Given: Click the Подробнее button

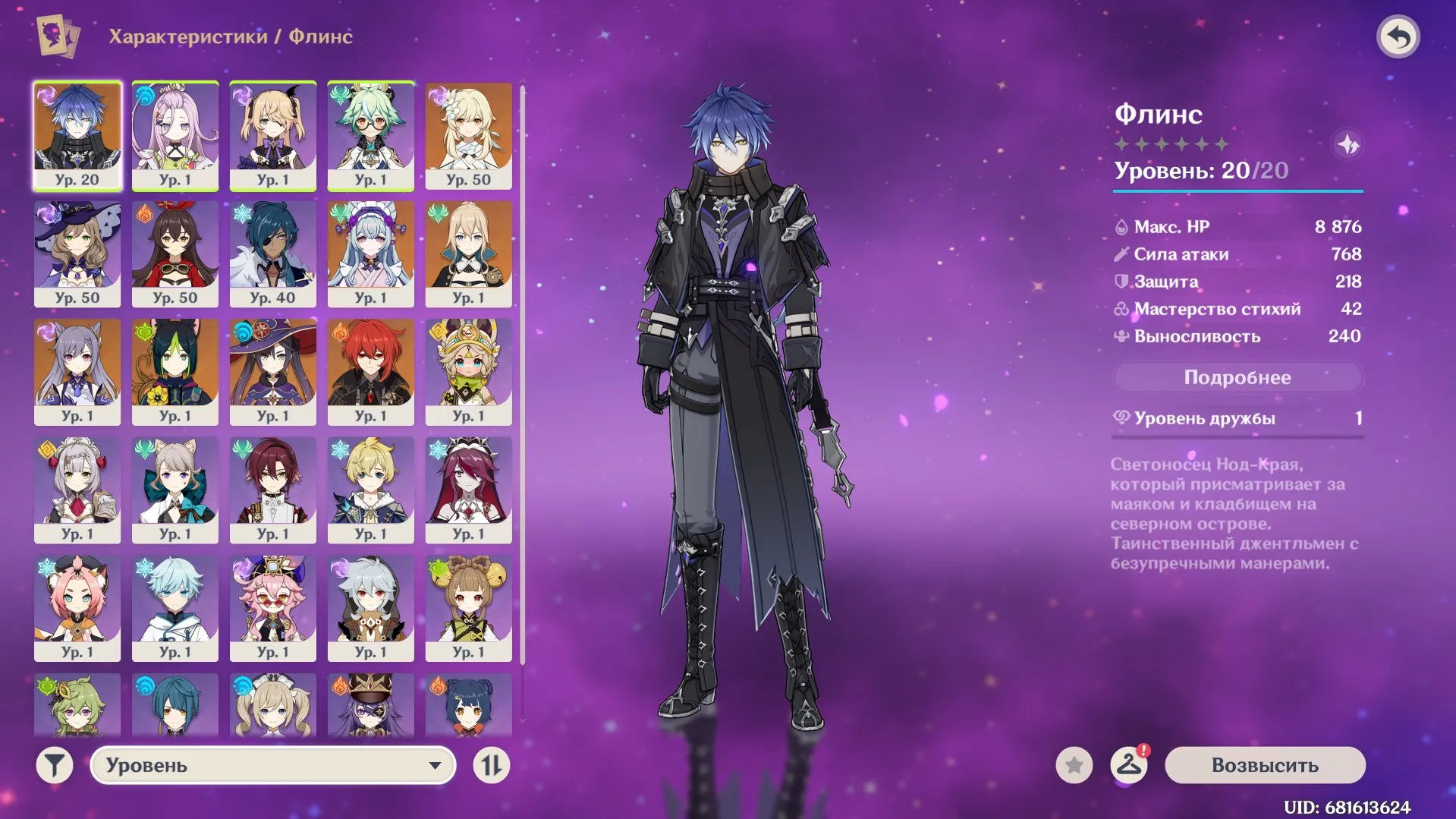Looking at the screenshot, I should point(1237,376).
